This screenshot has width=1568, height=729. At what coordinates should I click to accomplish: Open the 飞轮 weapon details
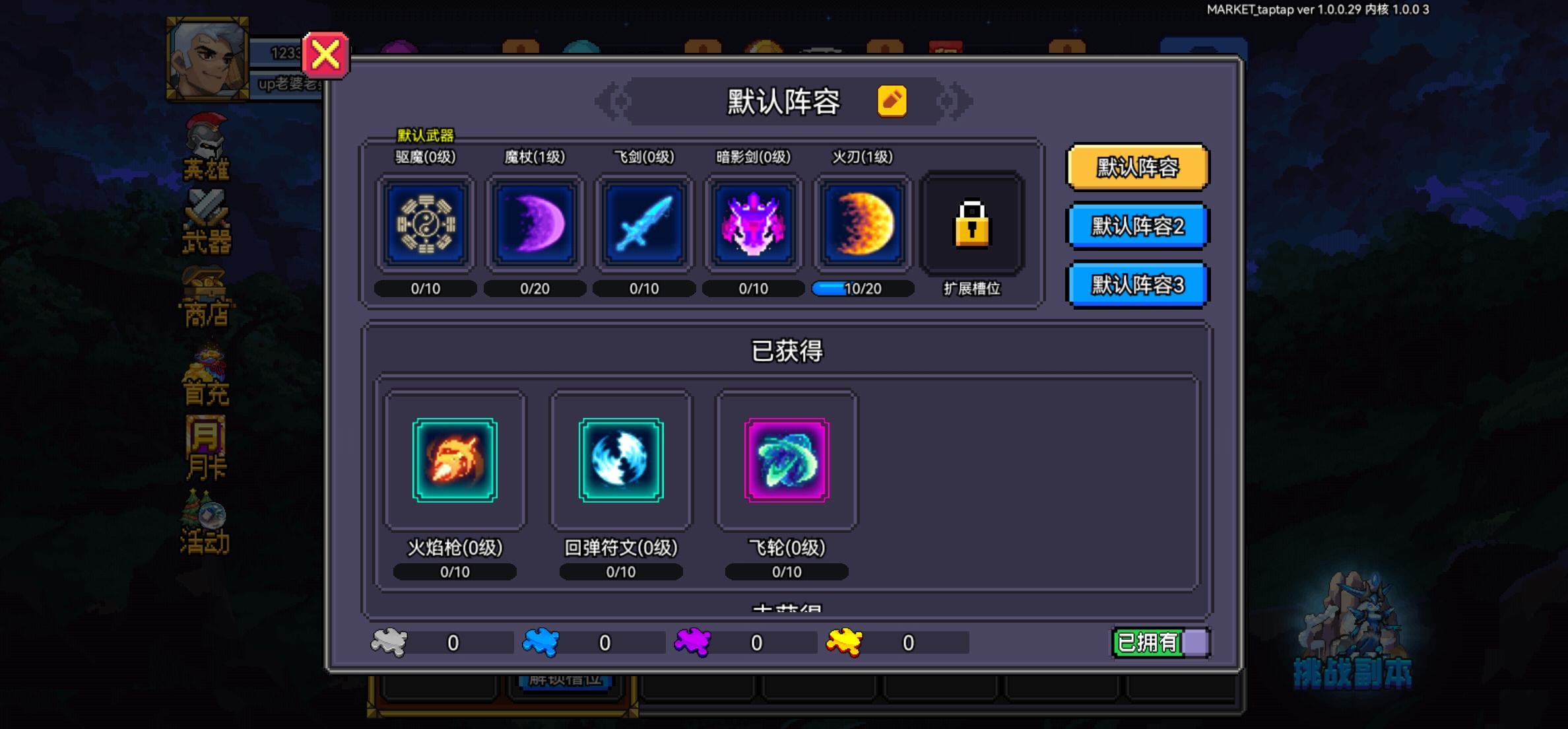(786, 460)
